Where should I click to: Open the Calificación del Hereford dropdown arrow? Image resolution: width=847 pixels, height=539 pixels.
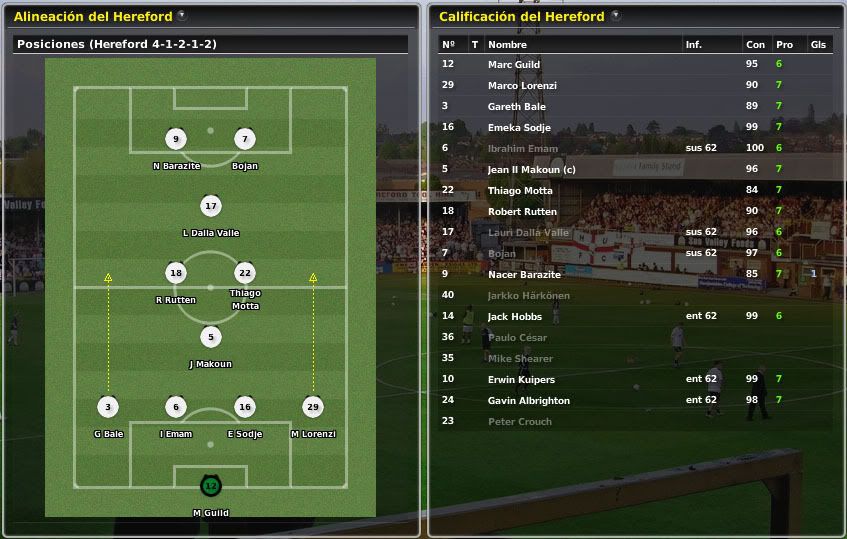click(x=615, y=16)
